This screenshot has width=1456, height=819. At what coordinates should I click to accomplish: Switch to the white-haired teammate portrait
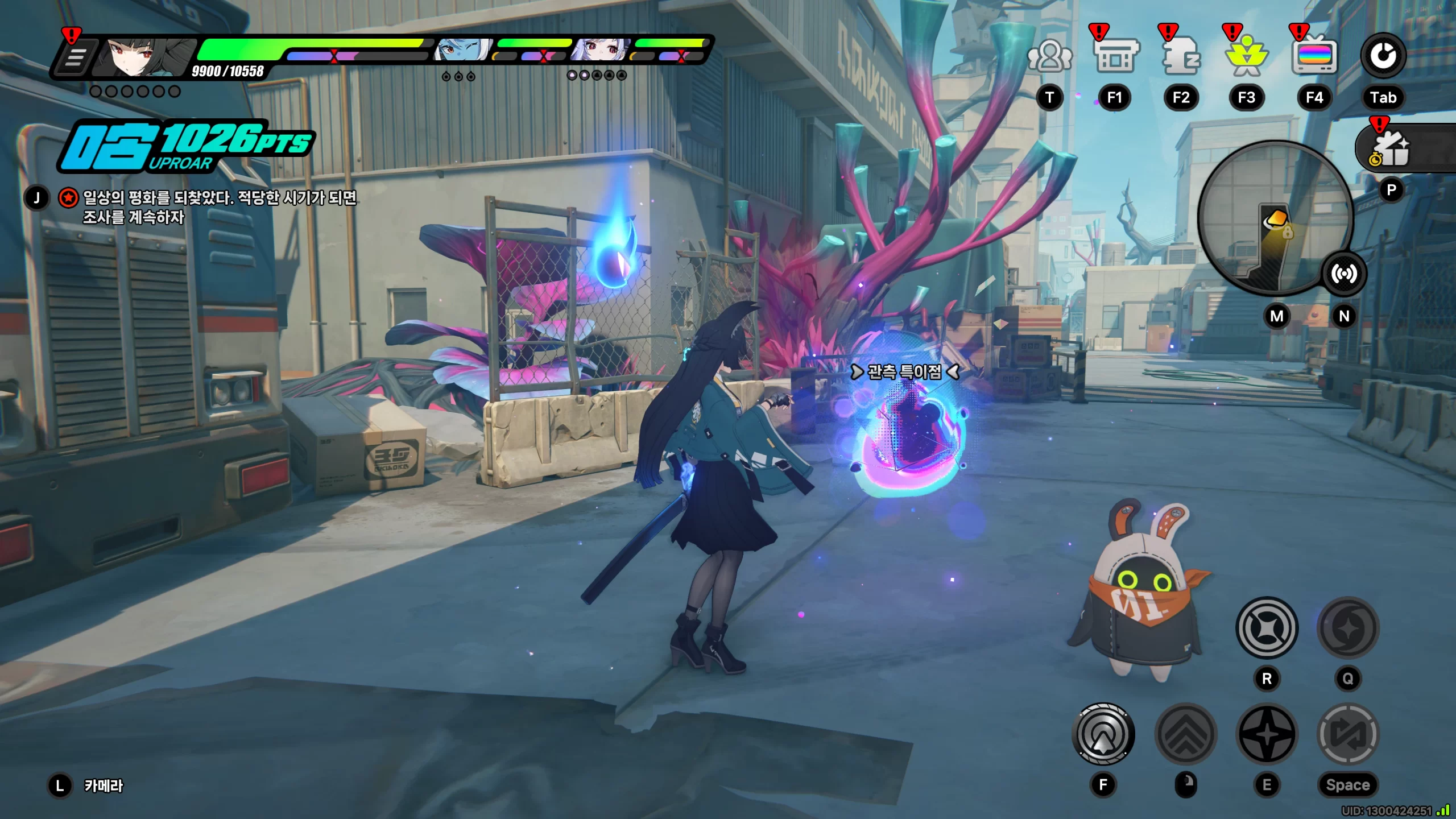(x=601, y=51)
